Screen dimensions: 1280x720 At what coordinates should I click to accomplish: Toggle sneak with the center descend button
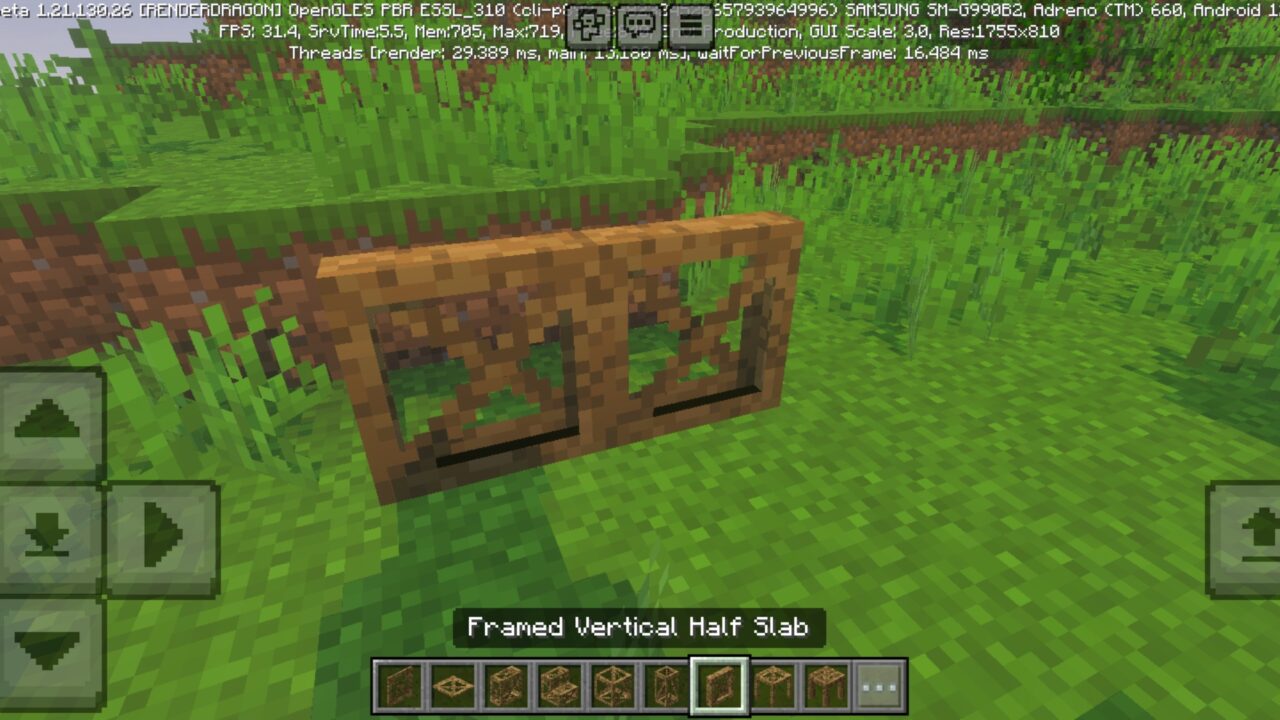pyautogui.click(x=47, y=533)
